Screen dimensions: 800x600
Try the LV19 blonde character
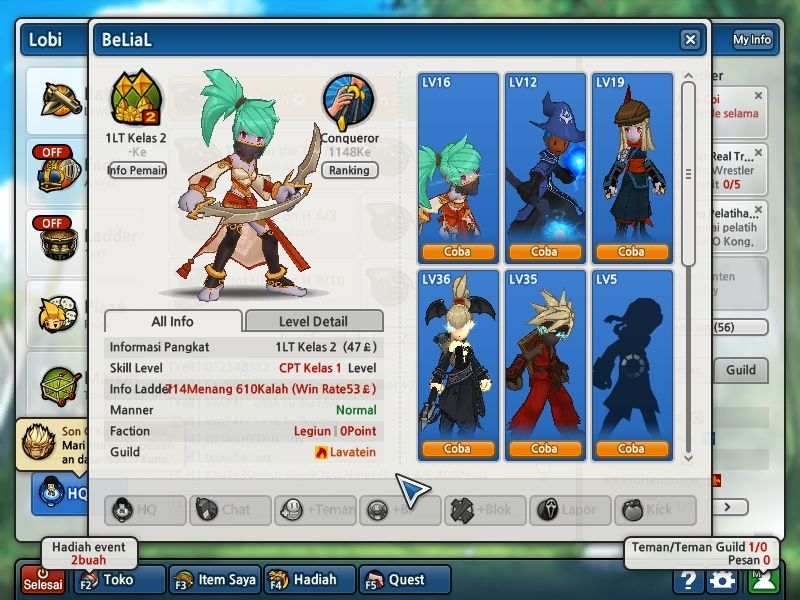631,251
